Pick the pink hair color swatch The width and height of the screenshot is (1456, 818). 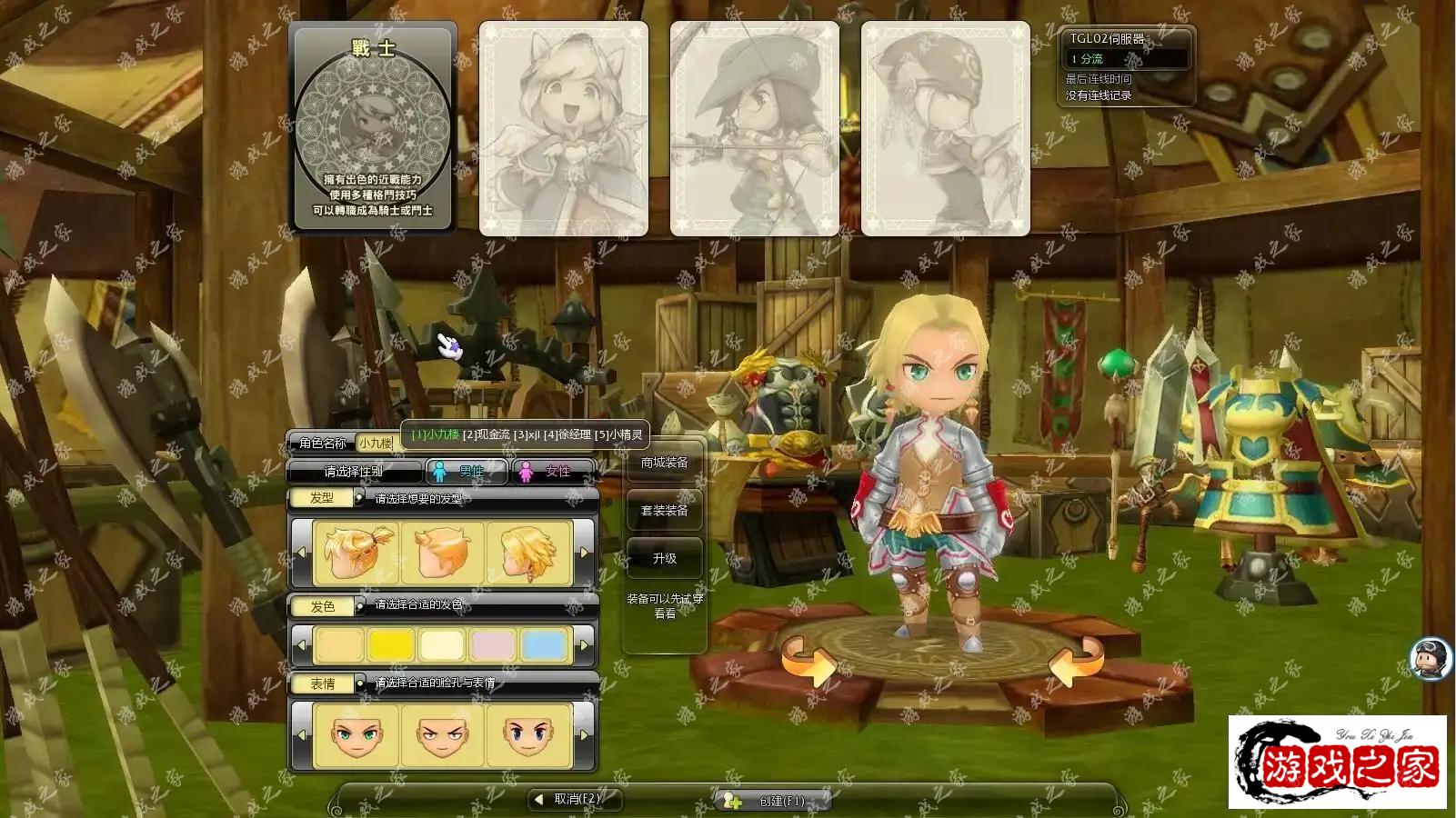[x=493, y=645]
